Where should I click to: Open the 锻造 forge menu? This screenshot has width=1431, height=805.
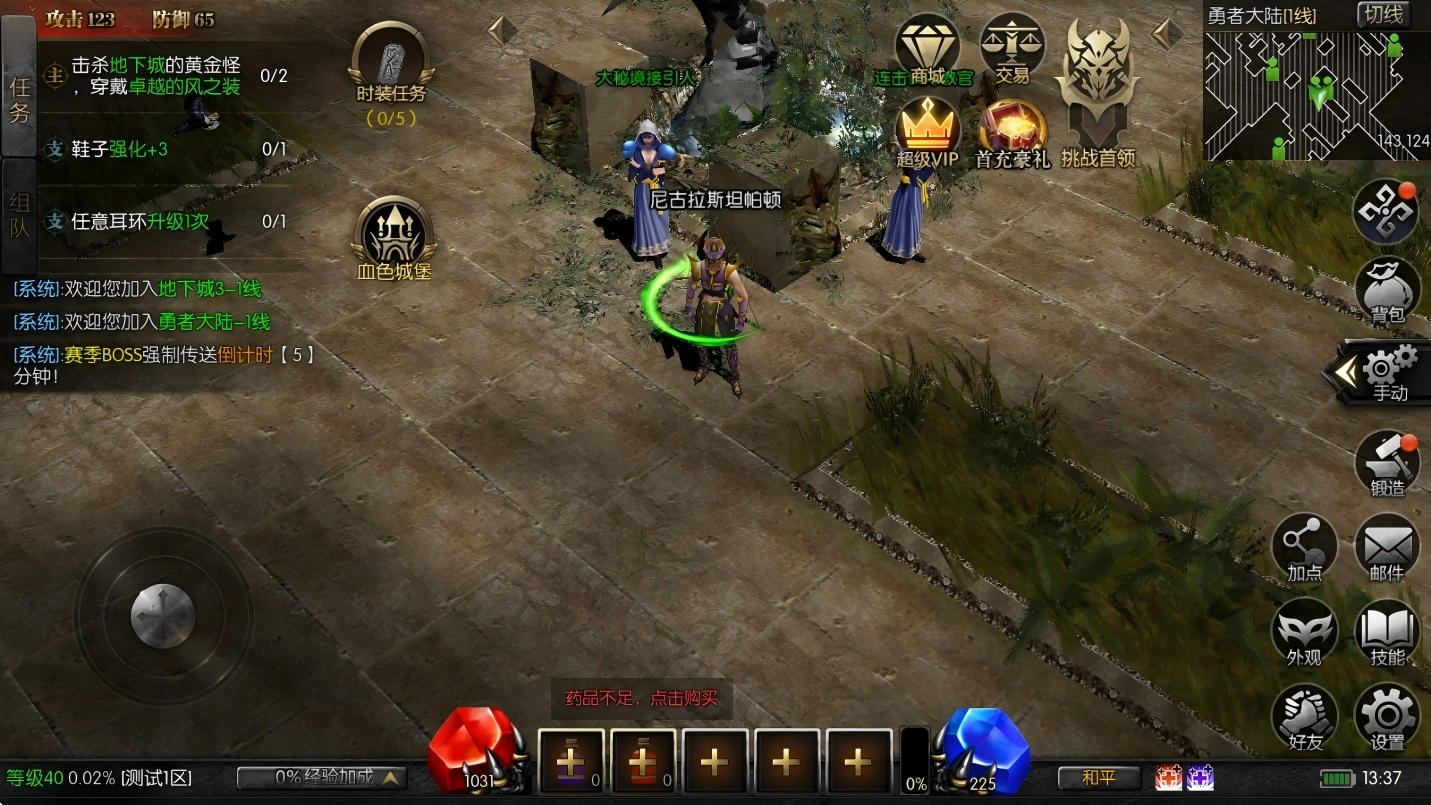tap(1387, 465)
